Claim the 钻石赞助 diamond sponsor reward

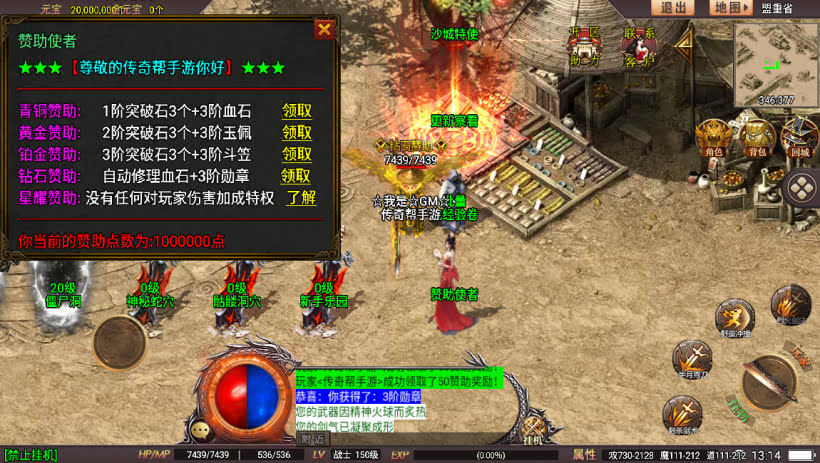(296, 176)
